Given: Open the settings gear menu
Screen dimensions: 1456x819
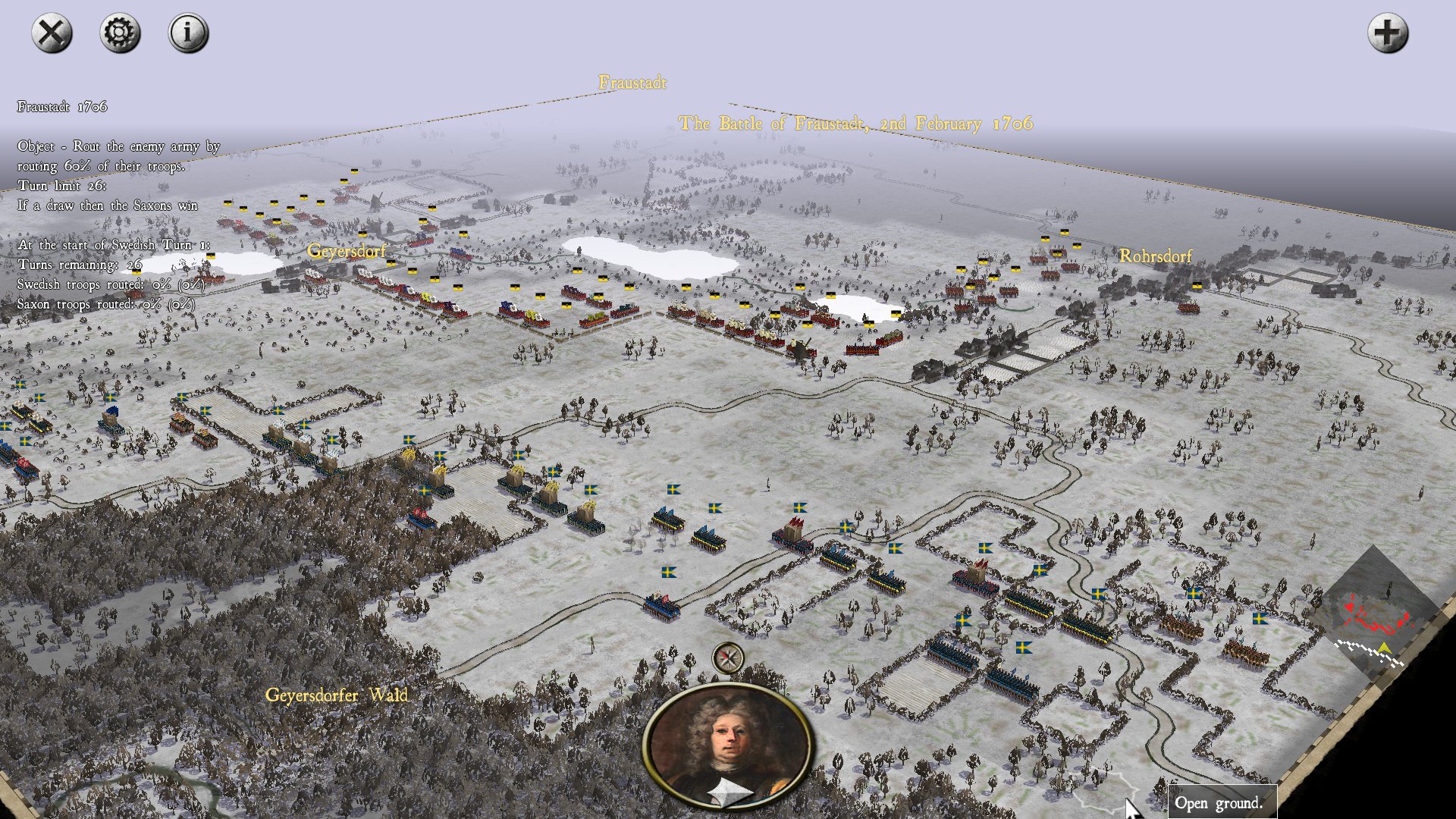Looking at the screenshot, I should pyautogui.click(x=120, y=33).
